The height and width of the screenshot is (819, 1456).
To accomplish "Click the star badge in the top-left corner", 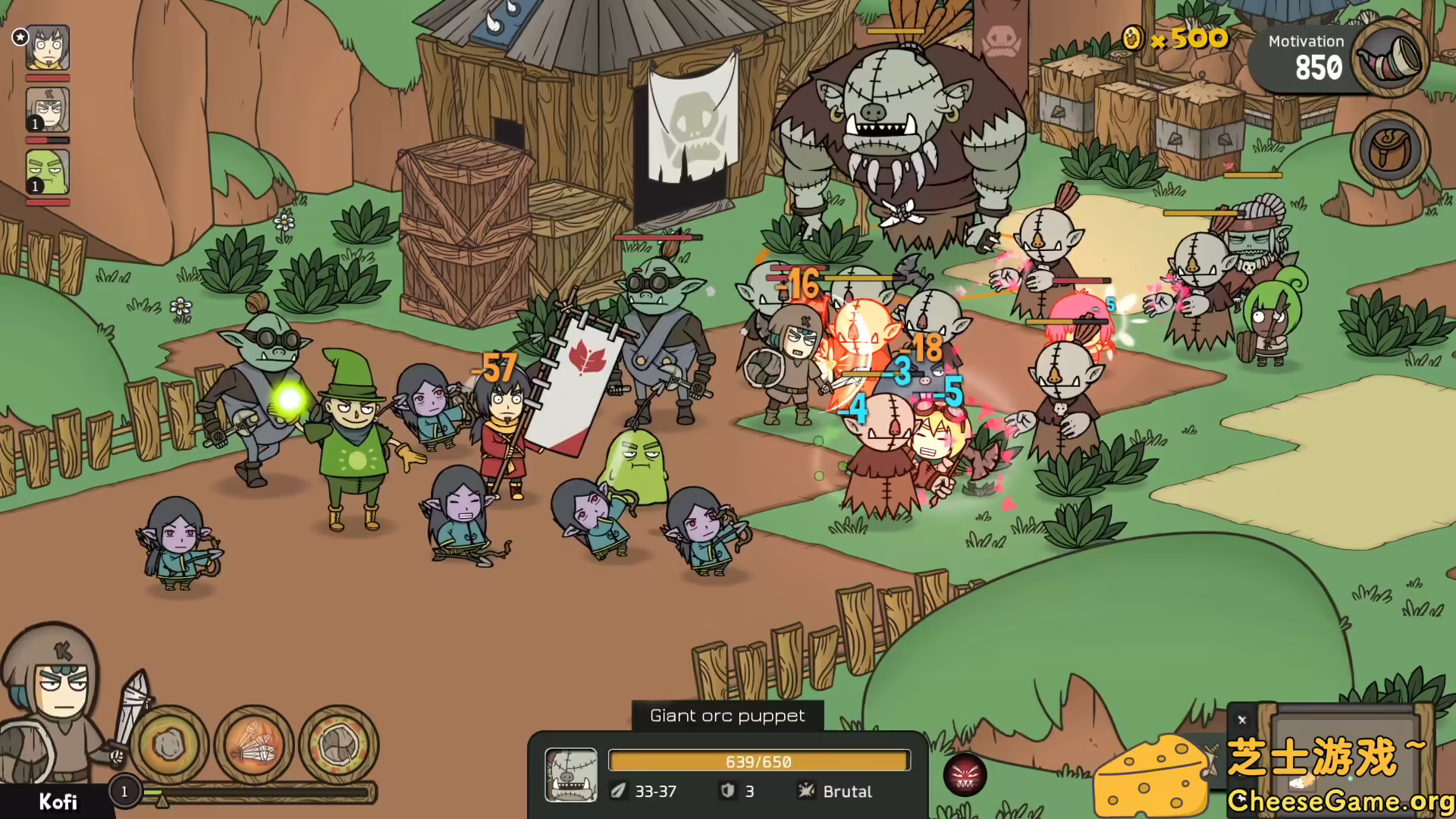I will (x=20, y=37).
